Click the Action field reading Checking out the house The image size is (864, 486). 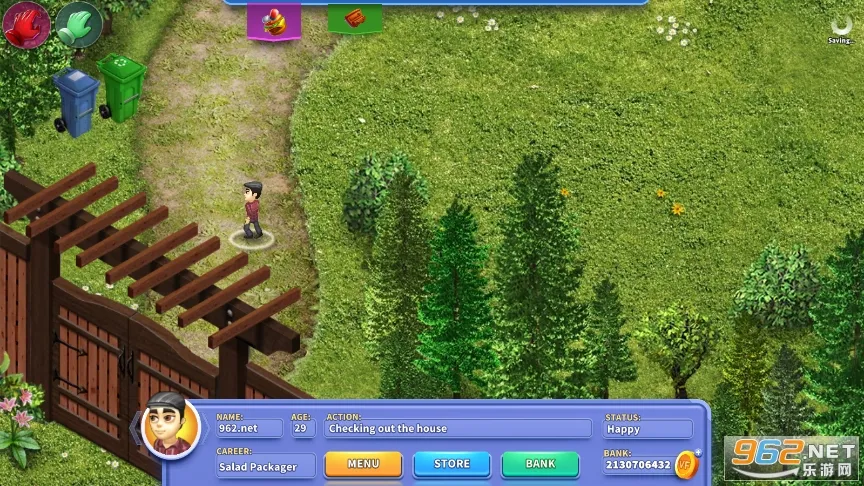coord(458,428)
